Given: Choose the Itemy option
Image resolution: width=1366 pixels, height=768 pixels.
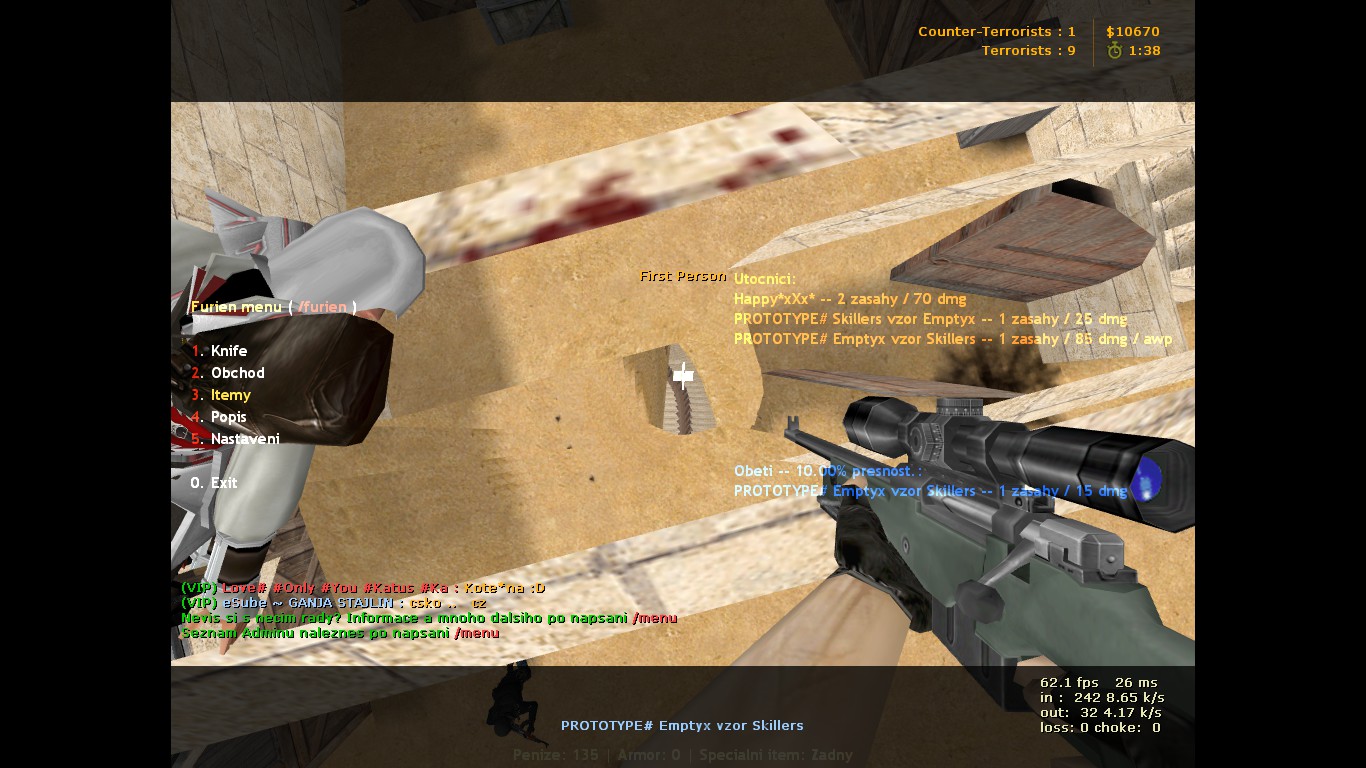Looking at the screenshot, I should [x=230, y=395].
